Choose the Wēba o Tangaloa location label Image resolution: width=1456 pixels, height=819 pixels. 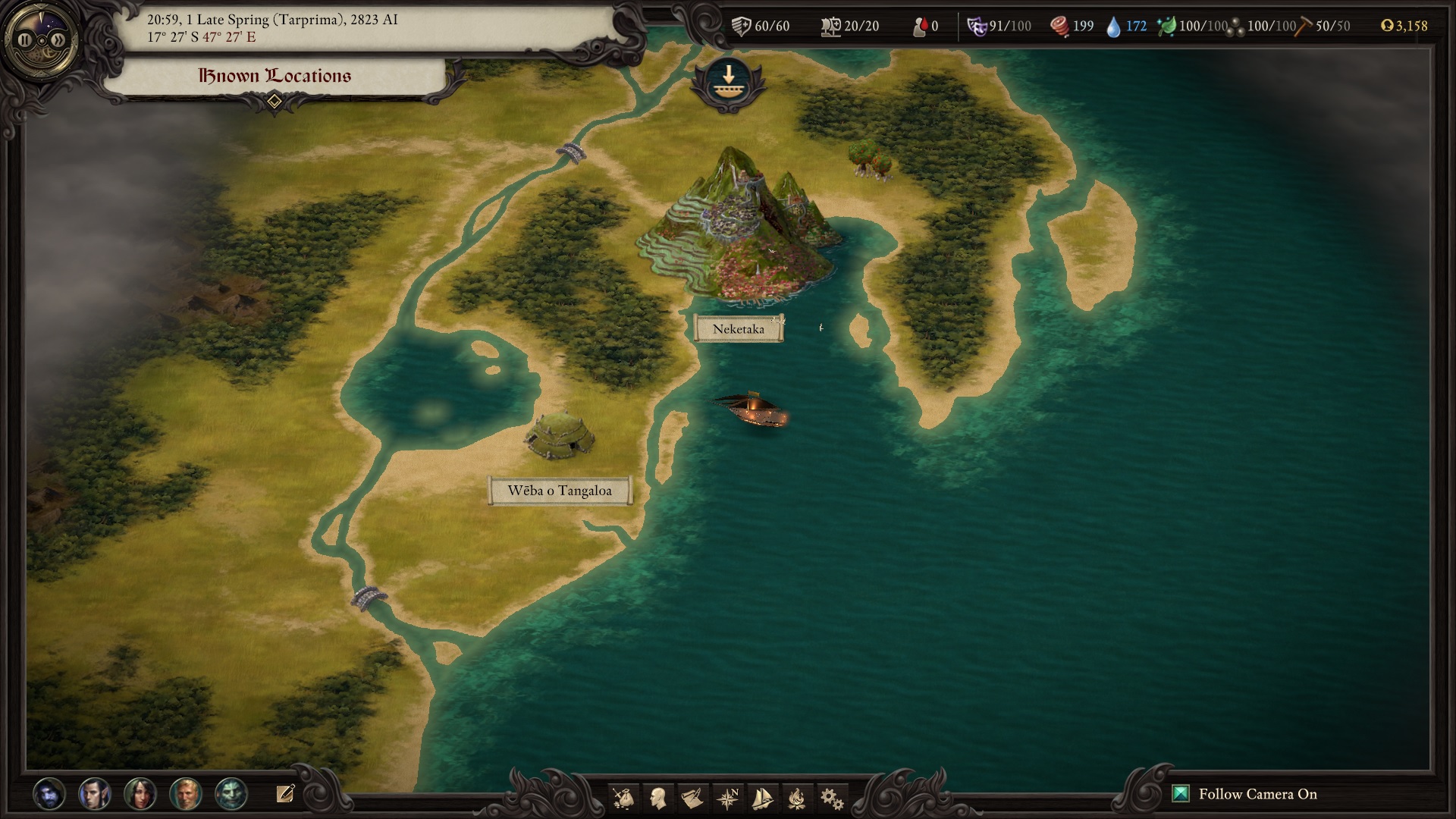[x=560, y=491]
